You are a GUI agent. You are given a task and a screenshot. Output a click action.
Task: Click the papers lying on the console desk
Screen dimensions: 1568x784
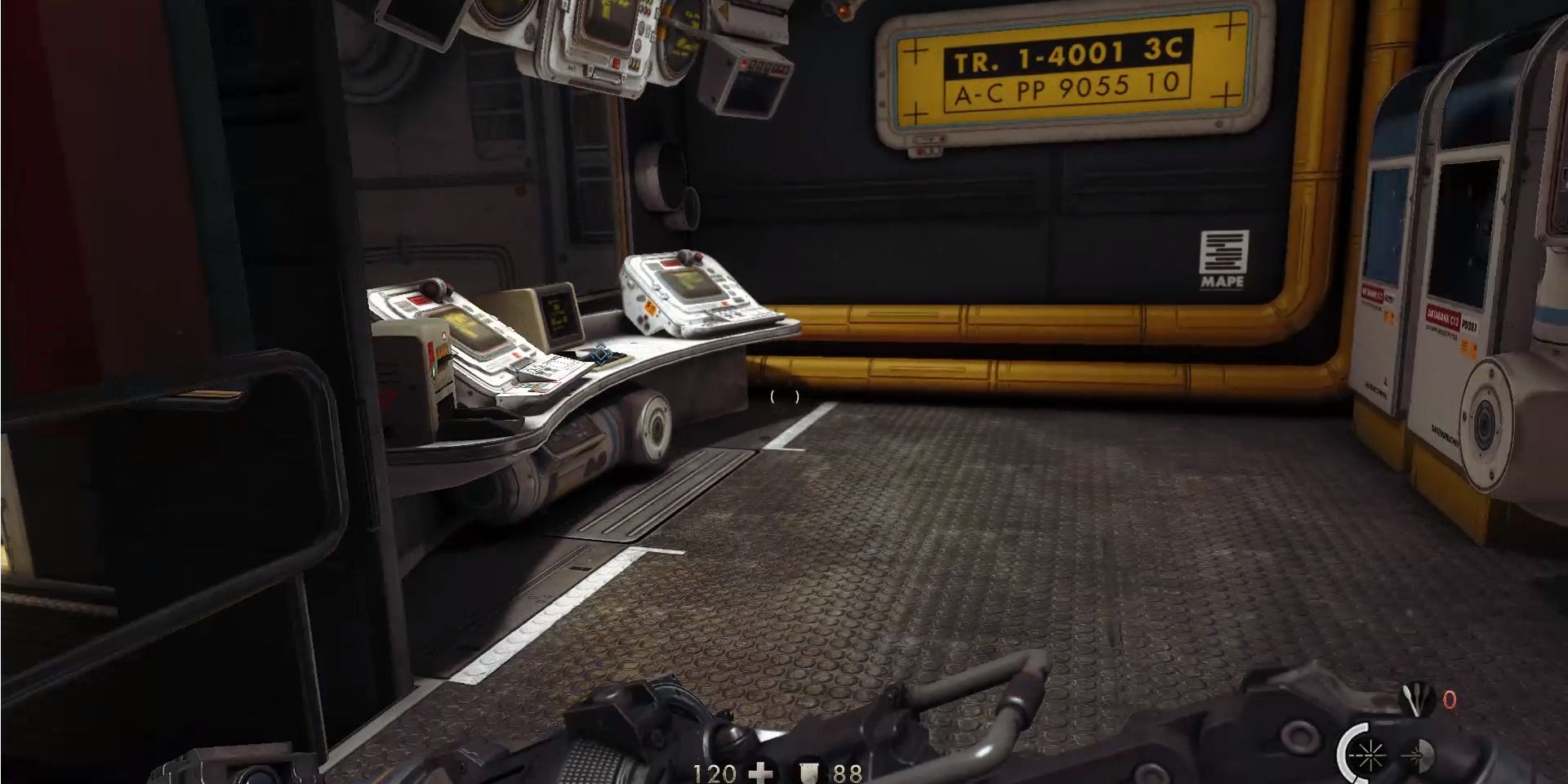coord(555,364)
